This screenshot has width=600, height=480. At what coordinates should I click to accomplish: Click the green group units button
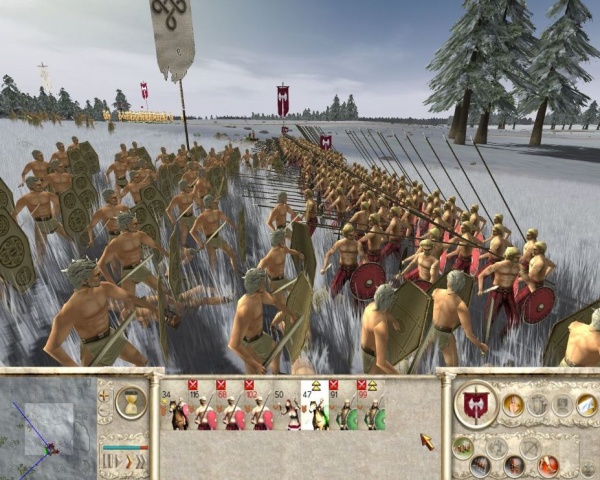461,447
